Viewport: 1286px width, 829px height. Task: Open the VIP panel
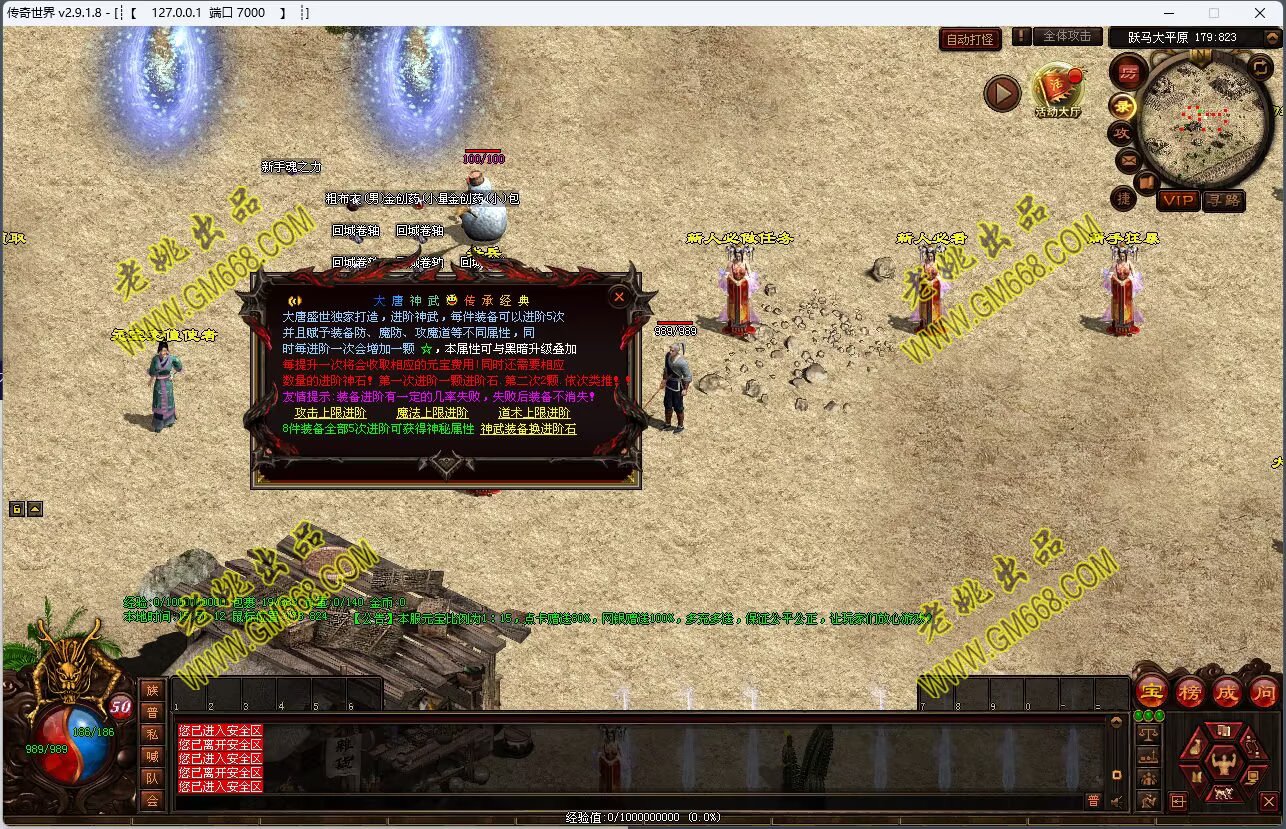[1178, 201]
